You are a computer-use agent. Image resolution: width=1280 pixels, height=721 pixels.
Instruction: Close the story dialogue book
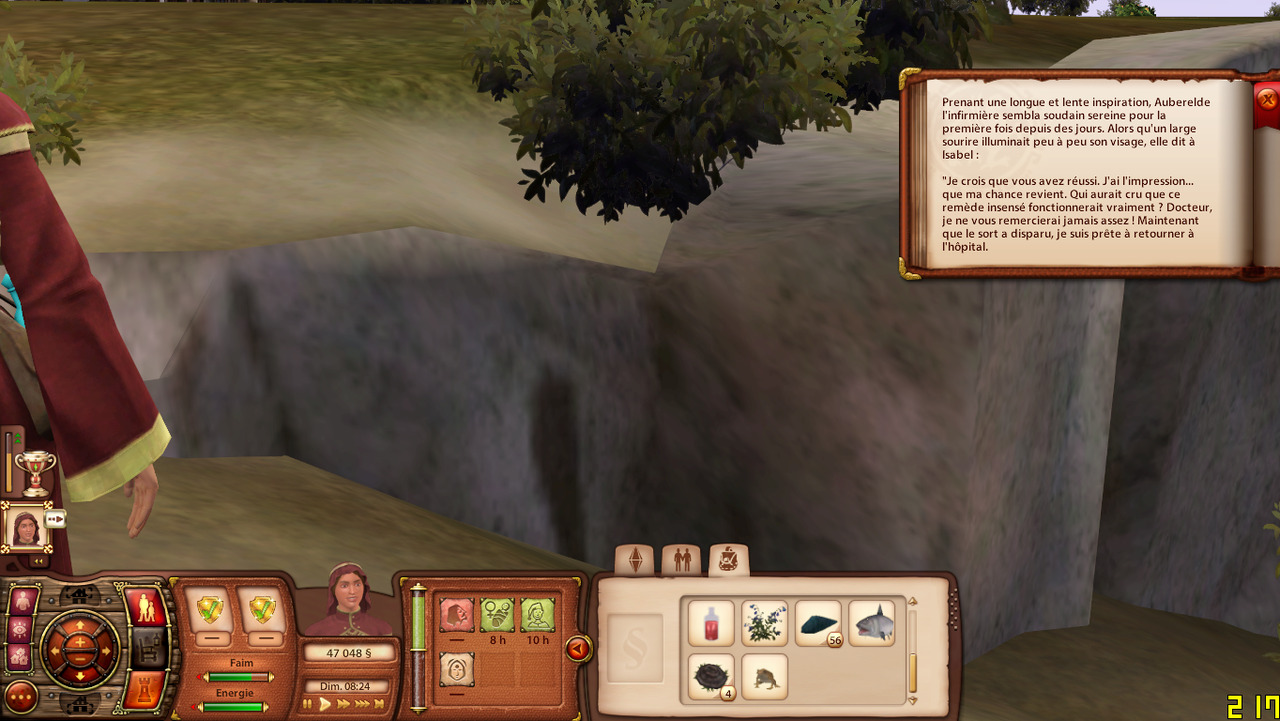coord(1267,99)
